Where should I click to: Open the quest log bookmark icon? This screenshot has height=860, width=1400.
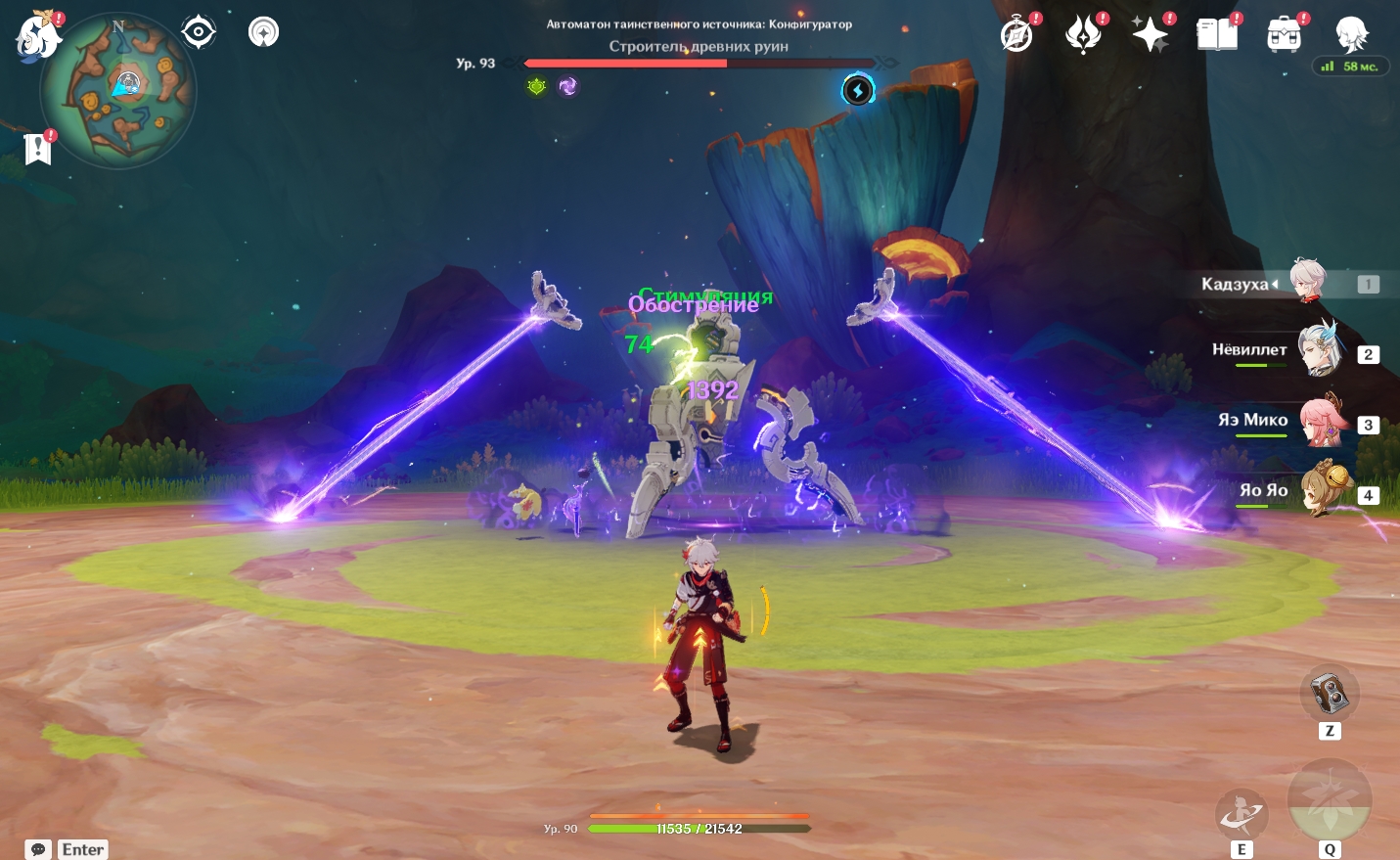[x=37, y=149]
